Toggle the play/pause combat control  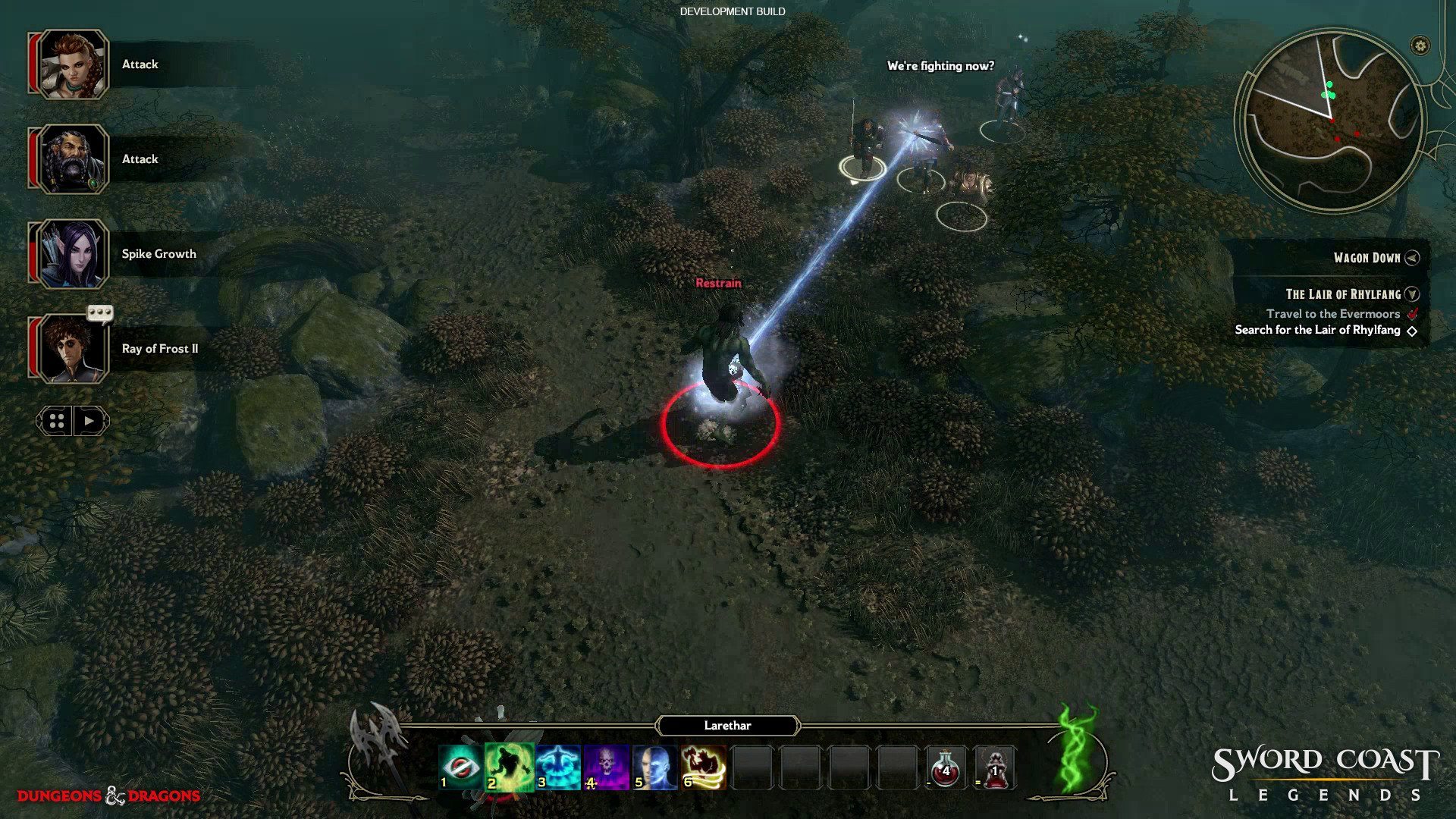[x=87, y=421]
